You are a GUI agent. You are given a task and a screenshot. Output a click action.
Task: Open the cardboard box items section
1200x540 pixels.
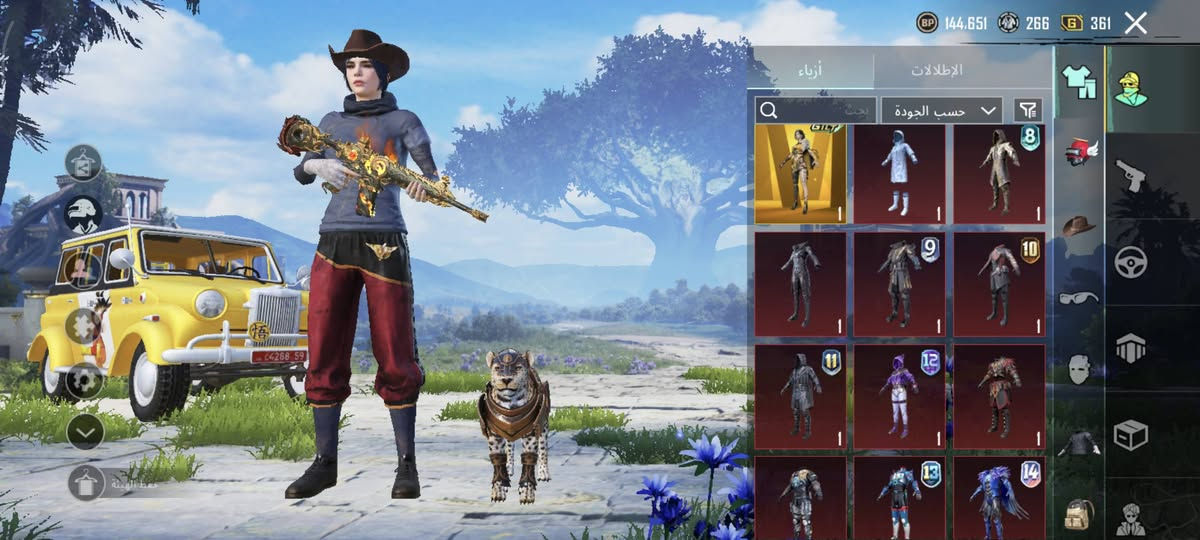(x=1131, y=435)
